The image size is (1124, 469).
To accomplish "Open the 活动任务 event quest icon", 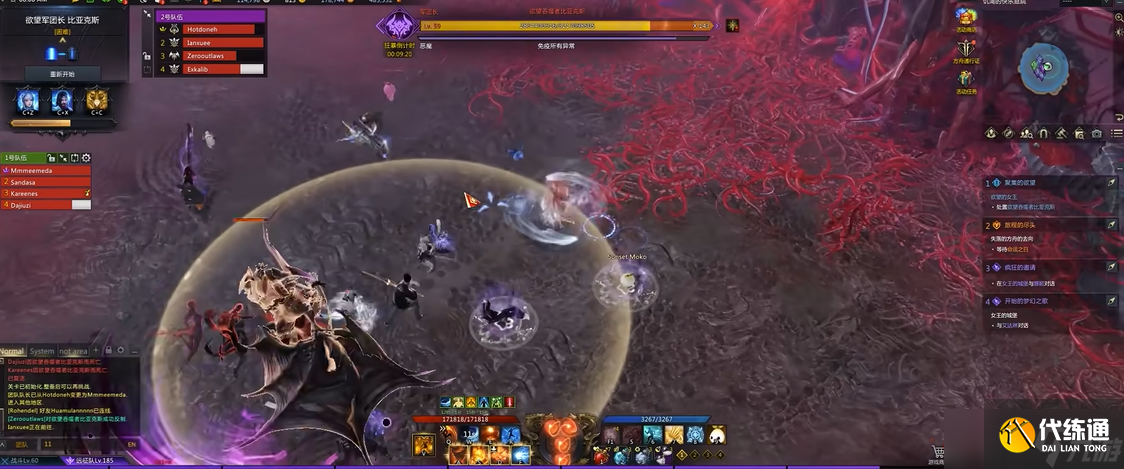I will tap(965, 80).
